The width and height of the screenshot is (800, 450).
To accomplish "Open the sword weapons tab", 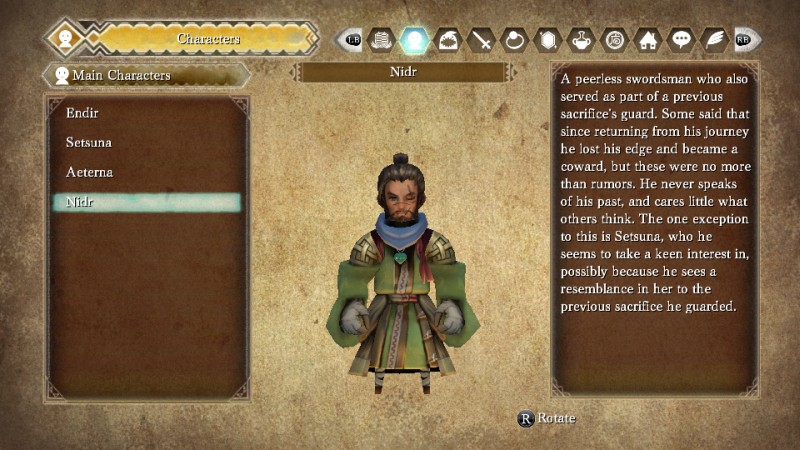I will click(482, 40).
